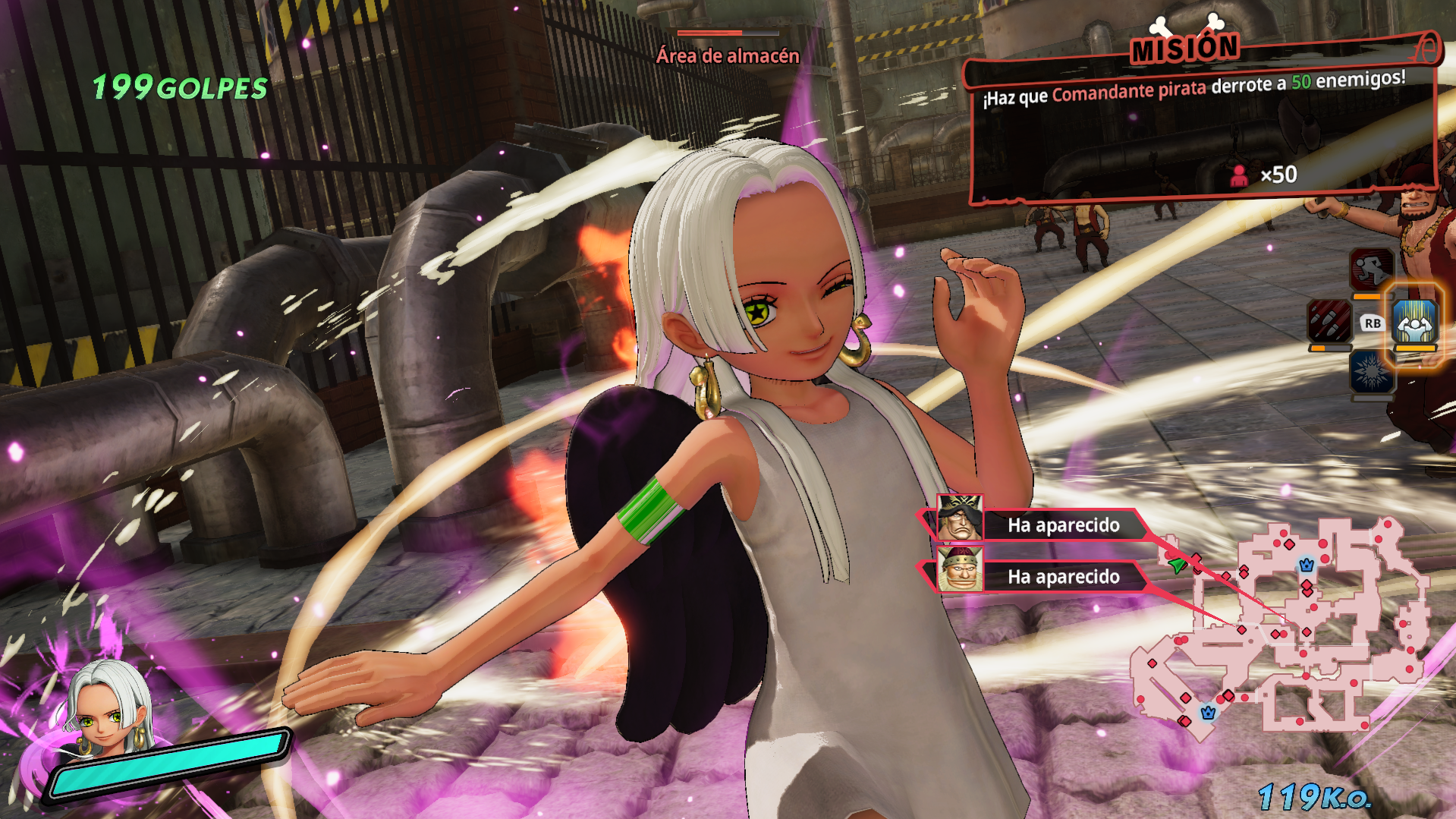Click the green player arrow on minimap
Screen dimensions: 1456x819
point(1177,565)
